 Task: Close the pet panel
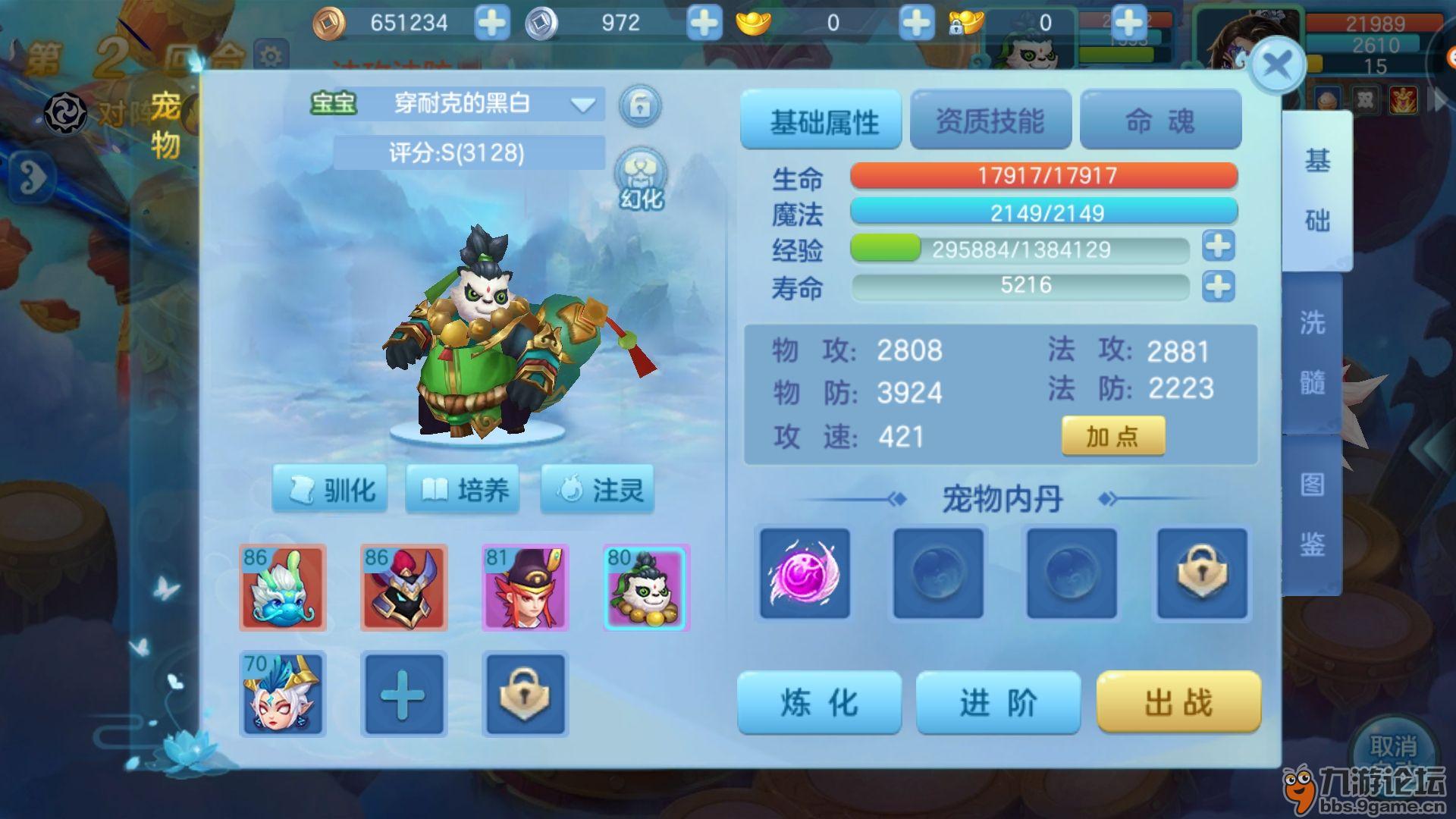tap(1277, 65)
